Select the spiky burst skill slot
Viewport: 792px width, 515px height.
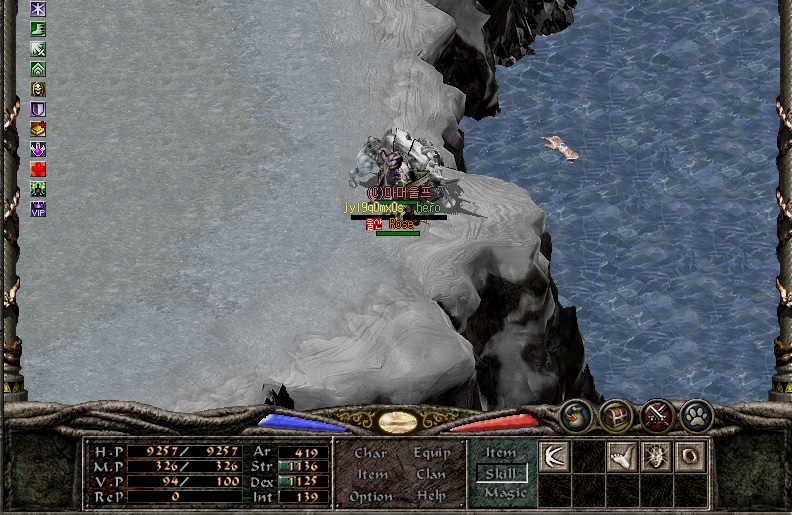pyautogui.click(x=656, y=457)
